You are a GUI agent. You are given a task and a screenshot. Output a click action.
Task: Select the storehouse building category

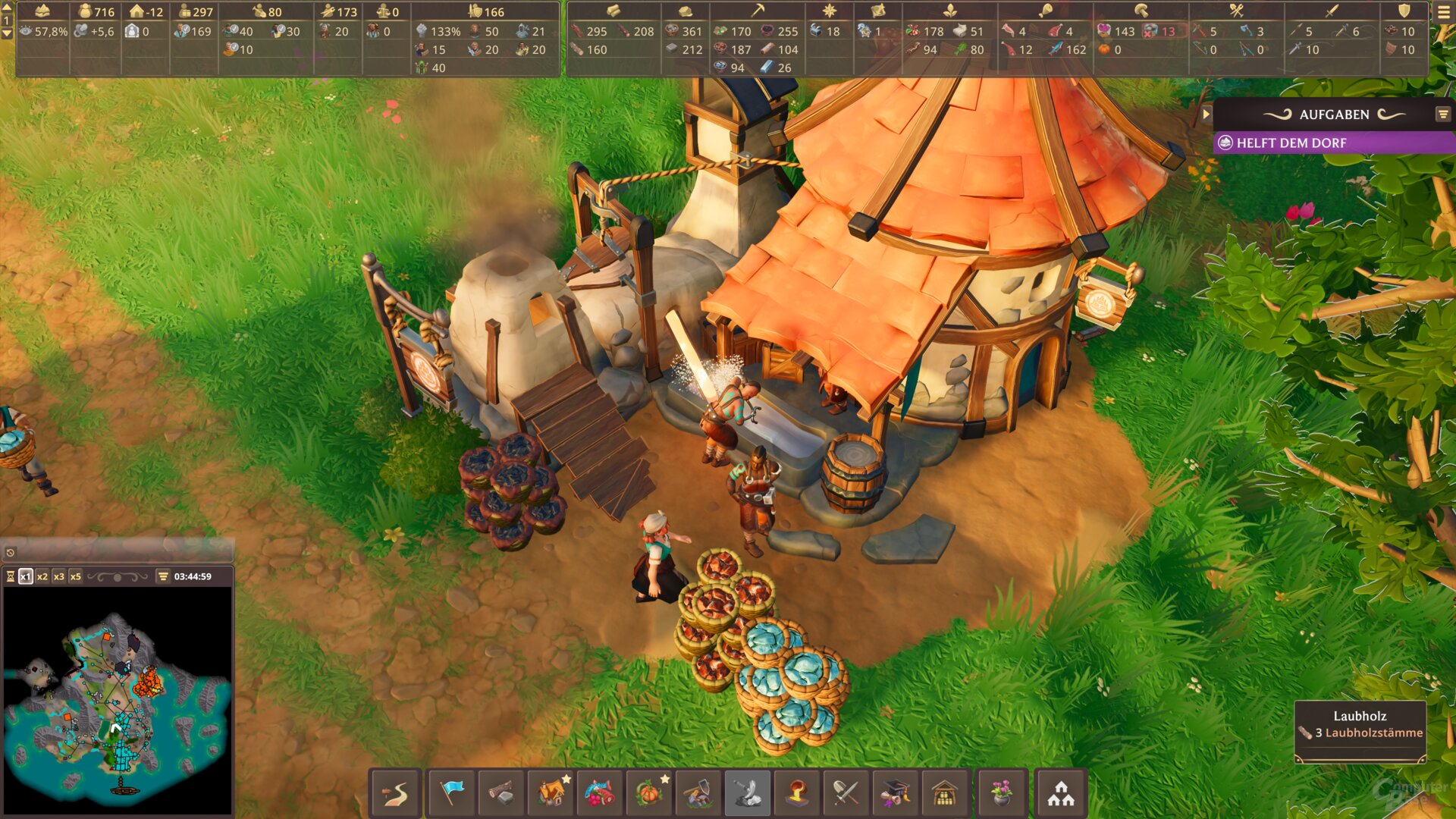[945, 793]
